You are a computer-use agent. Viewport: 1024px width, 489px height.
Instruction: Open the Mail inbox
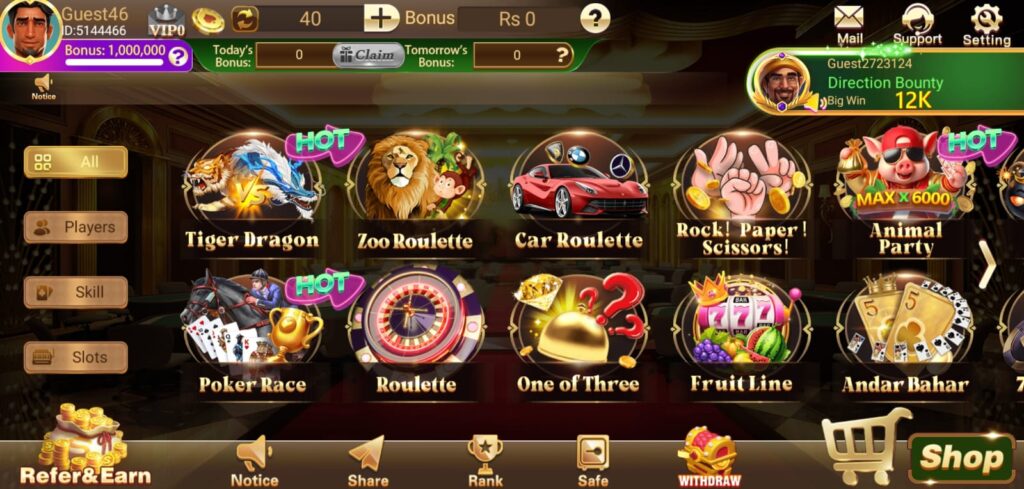tap(849, 24)
